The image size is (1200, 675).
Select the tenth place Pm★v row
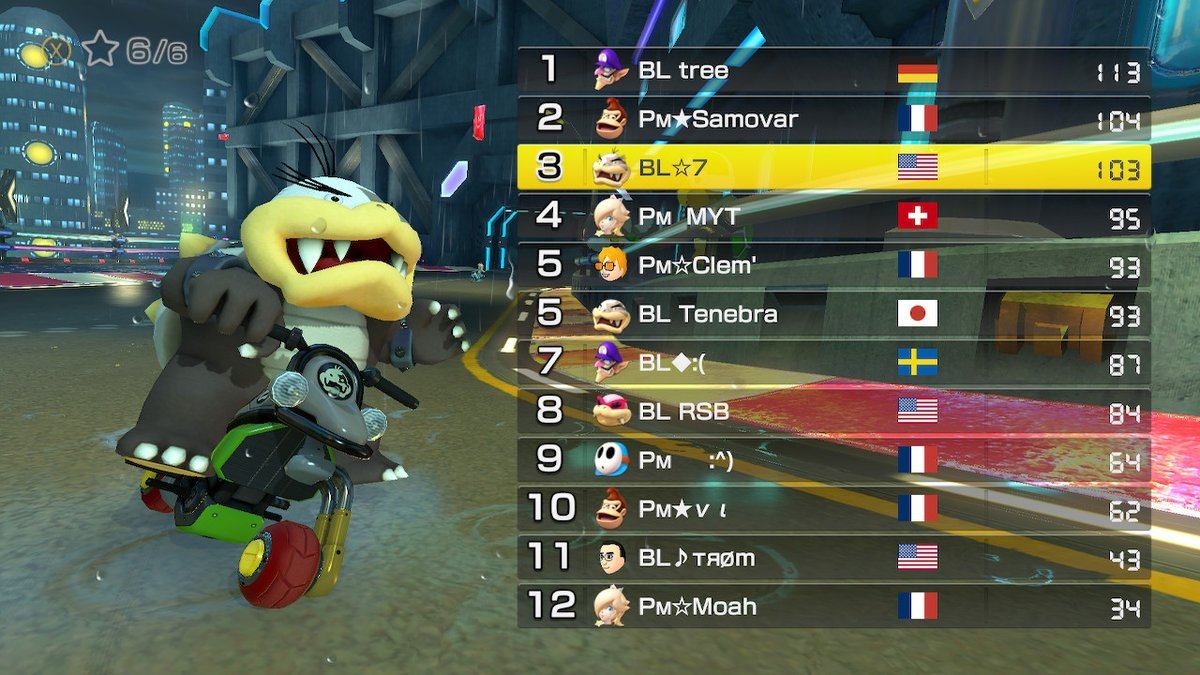[833, 508]
